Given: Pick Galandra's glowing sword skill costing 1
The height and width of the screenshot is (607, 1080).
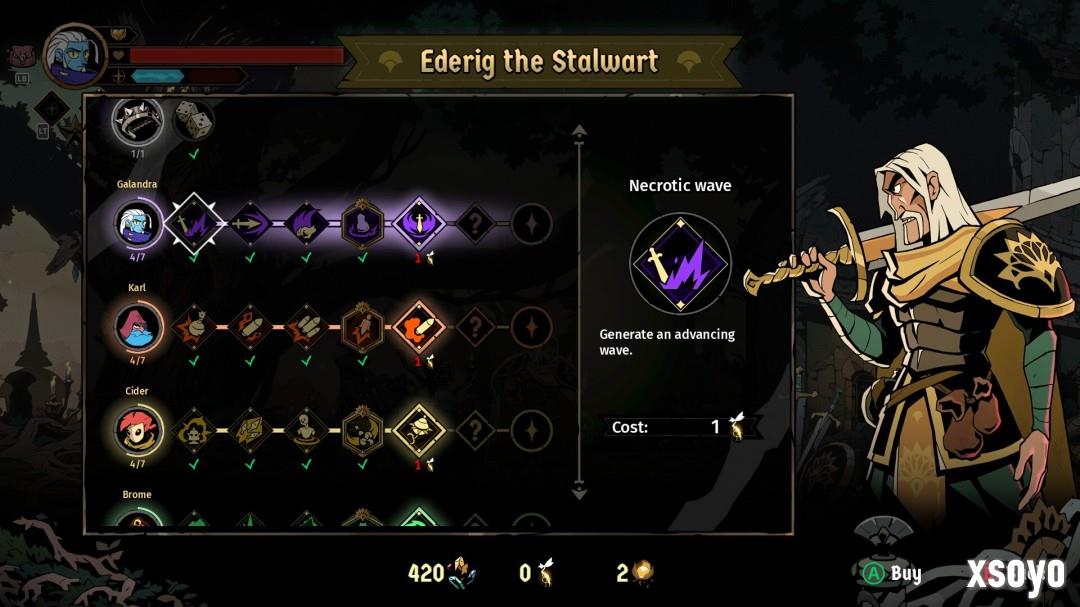Looking at the screenshot, I should 418,222.
